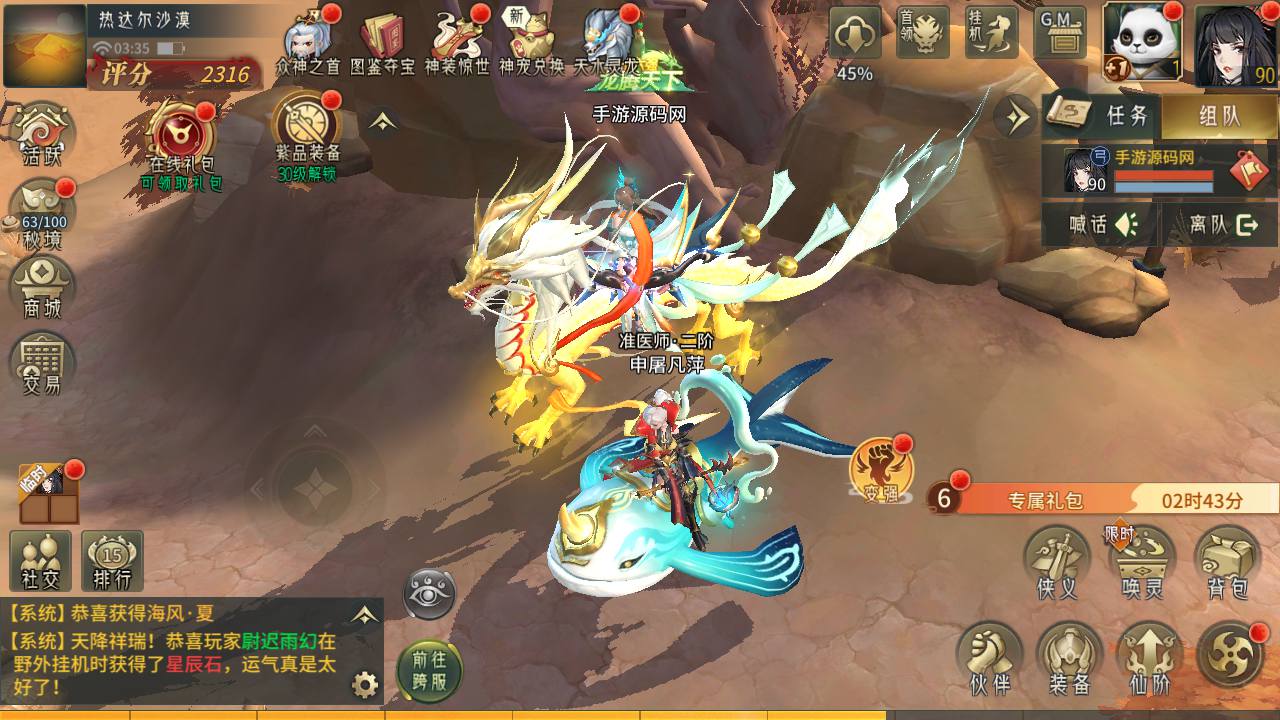Open the 伙伴 companions menu

coord(988,658)
